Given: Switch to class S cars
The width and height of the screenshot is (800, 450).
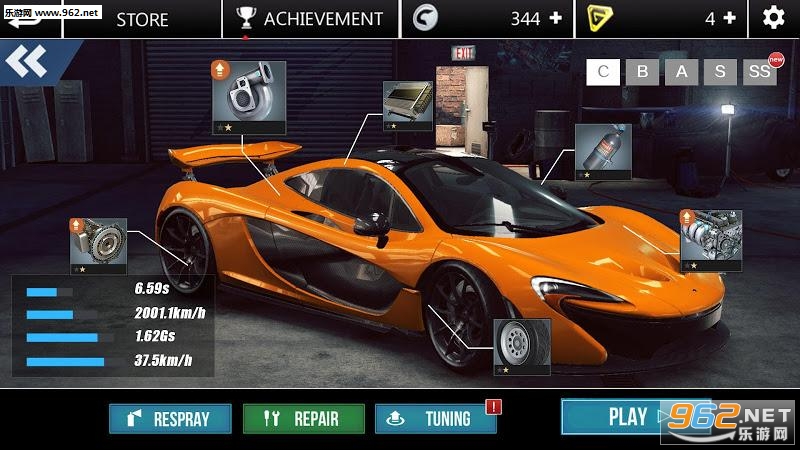Looking at the screenshot, I should [x=719, y=72].
